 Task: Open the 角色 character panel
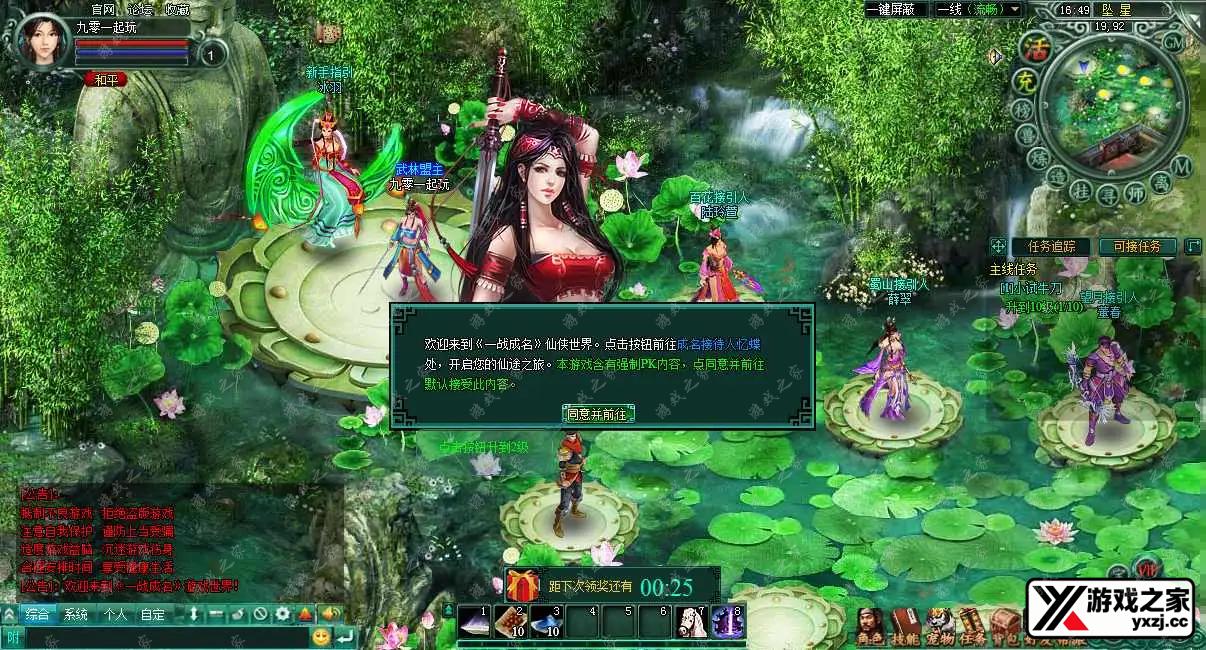[x=870, y=624]
